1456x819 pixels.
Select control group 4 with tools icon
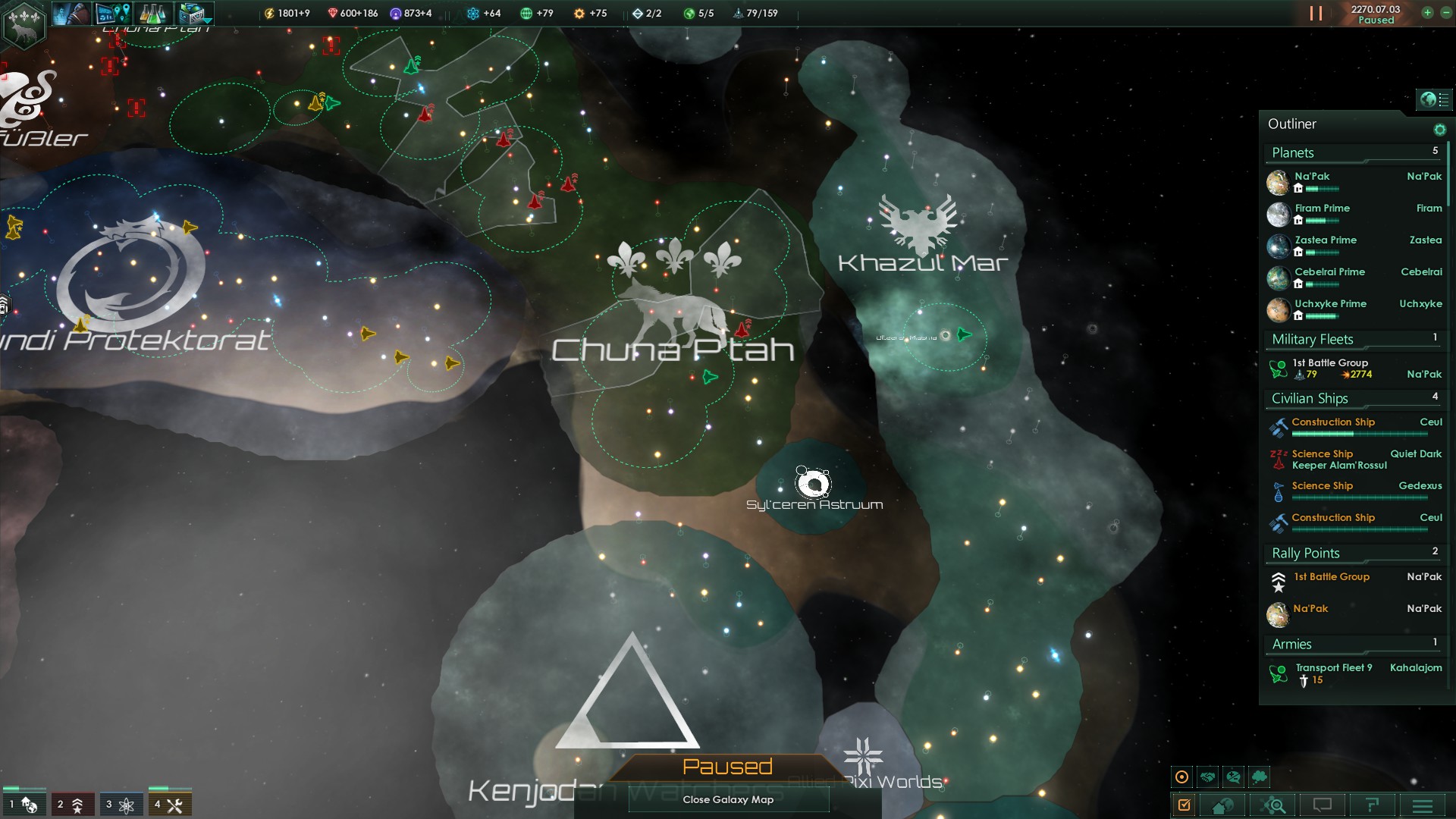(168, 805)
